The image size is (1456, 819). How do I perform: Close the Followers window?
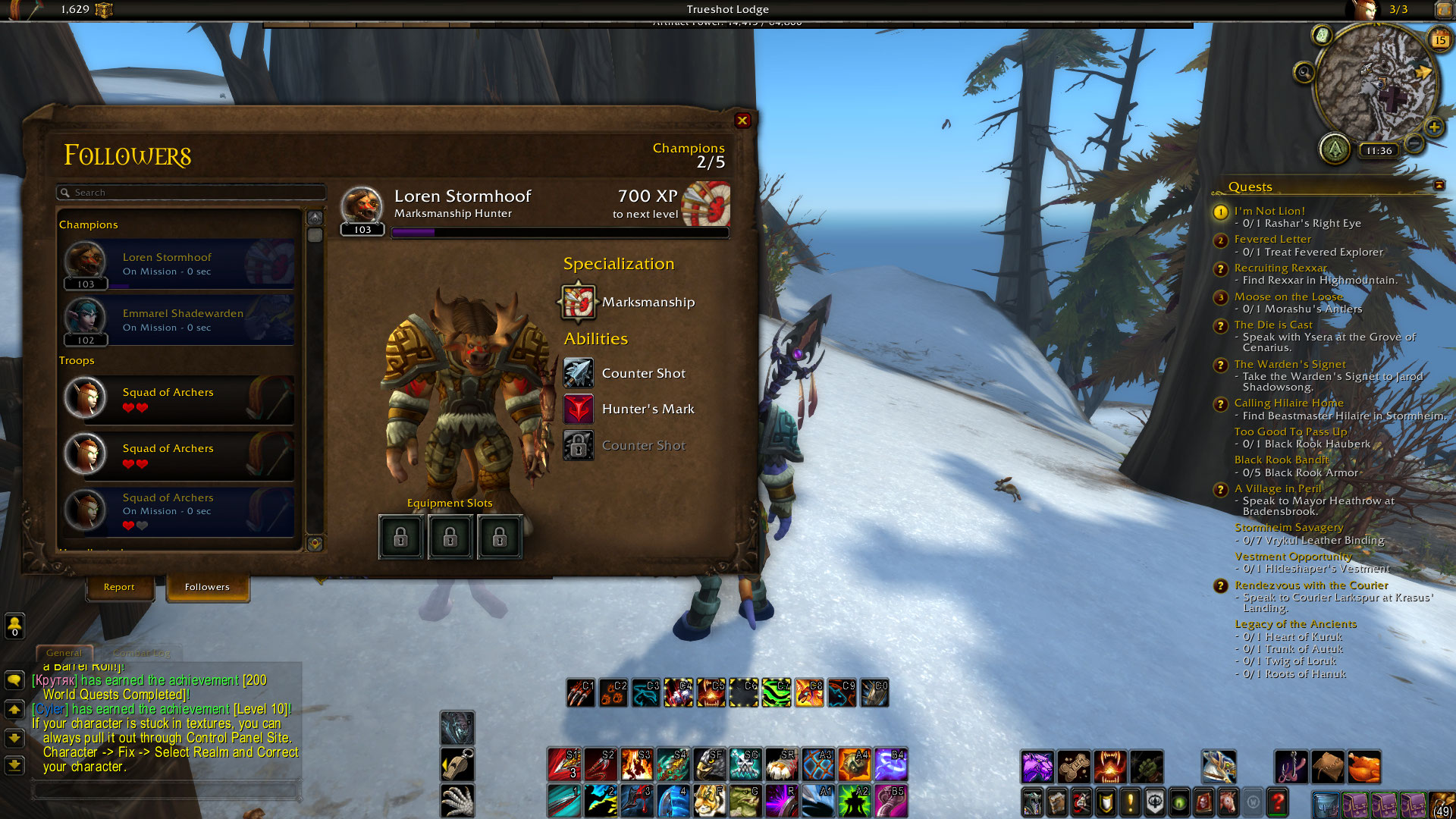point(742,121)
